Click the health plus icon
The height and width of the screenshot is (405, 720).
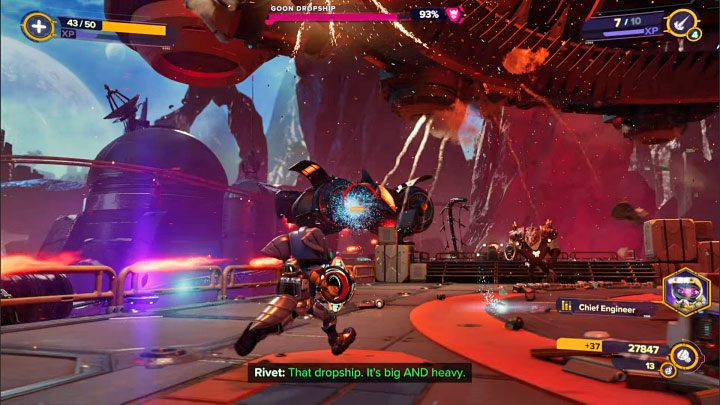pos(37,26)
